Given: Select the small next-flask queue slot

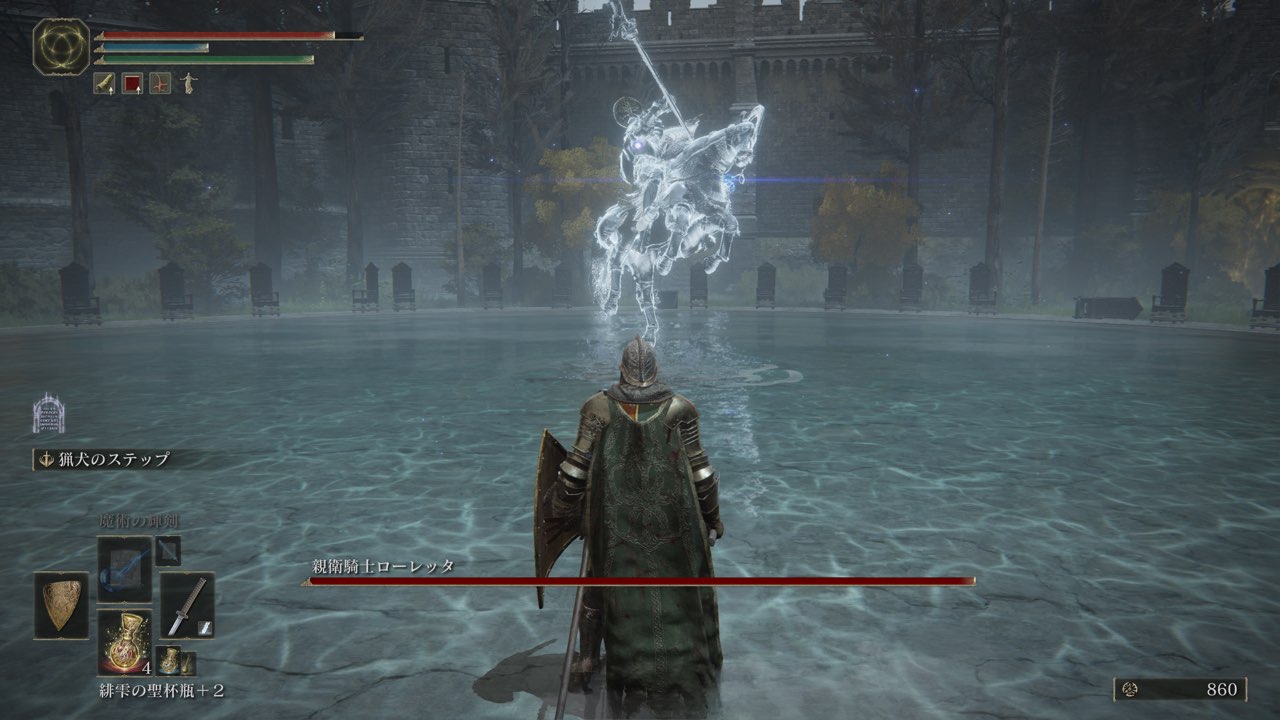Looking at the screenshot, I should click(x=174, y=661).
